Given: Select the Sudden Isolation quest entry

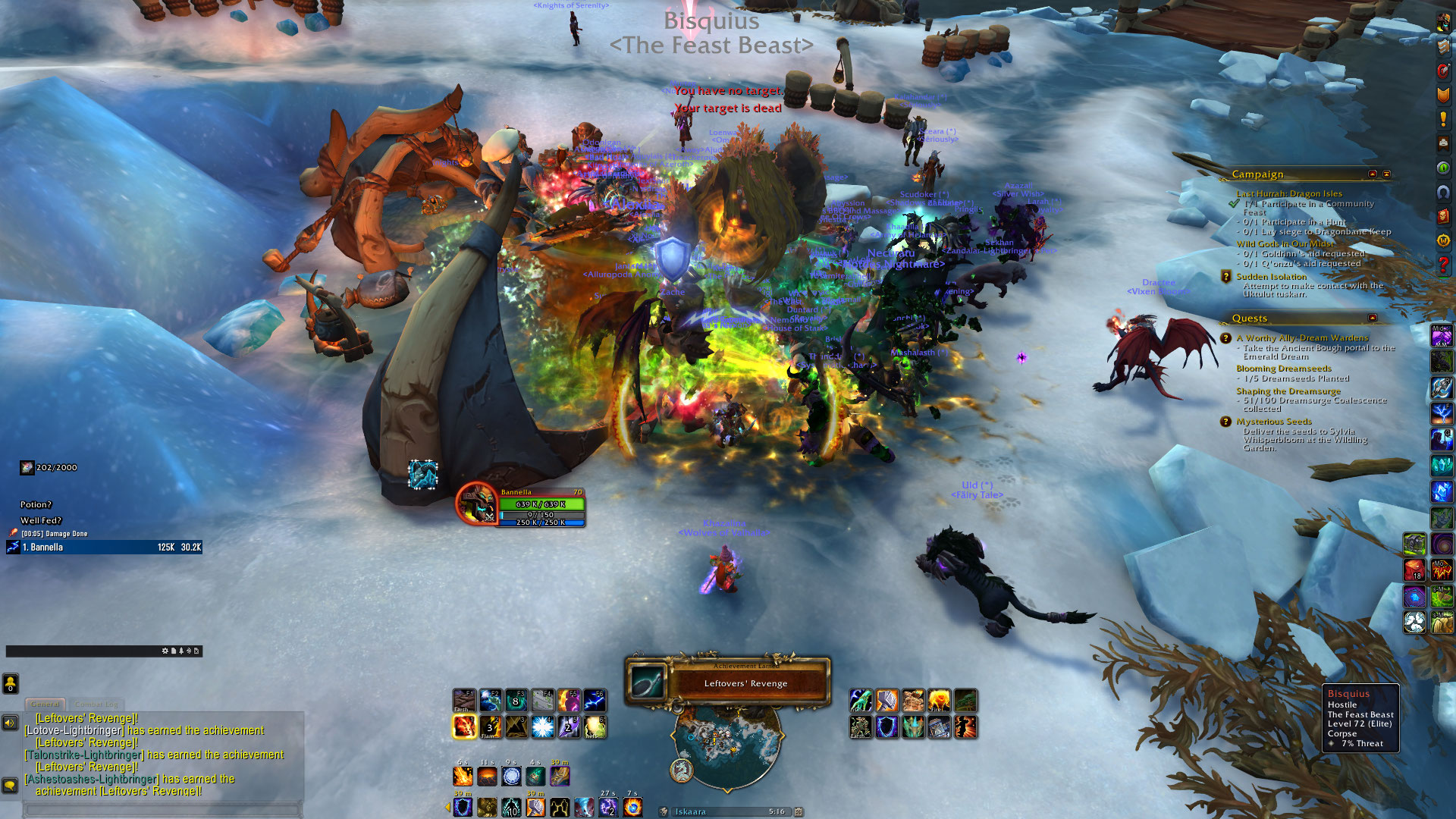Looking at the screenshot, I should coord(1271,277).
